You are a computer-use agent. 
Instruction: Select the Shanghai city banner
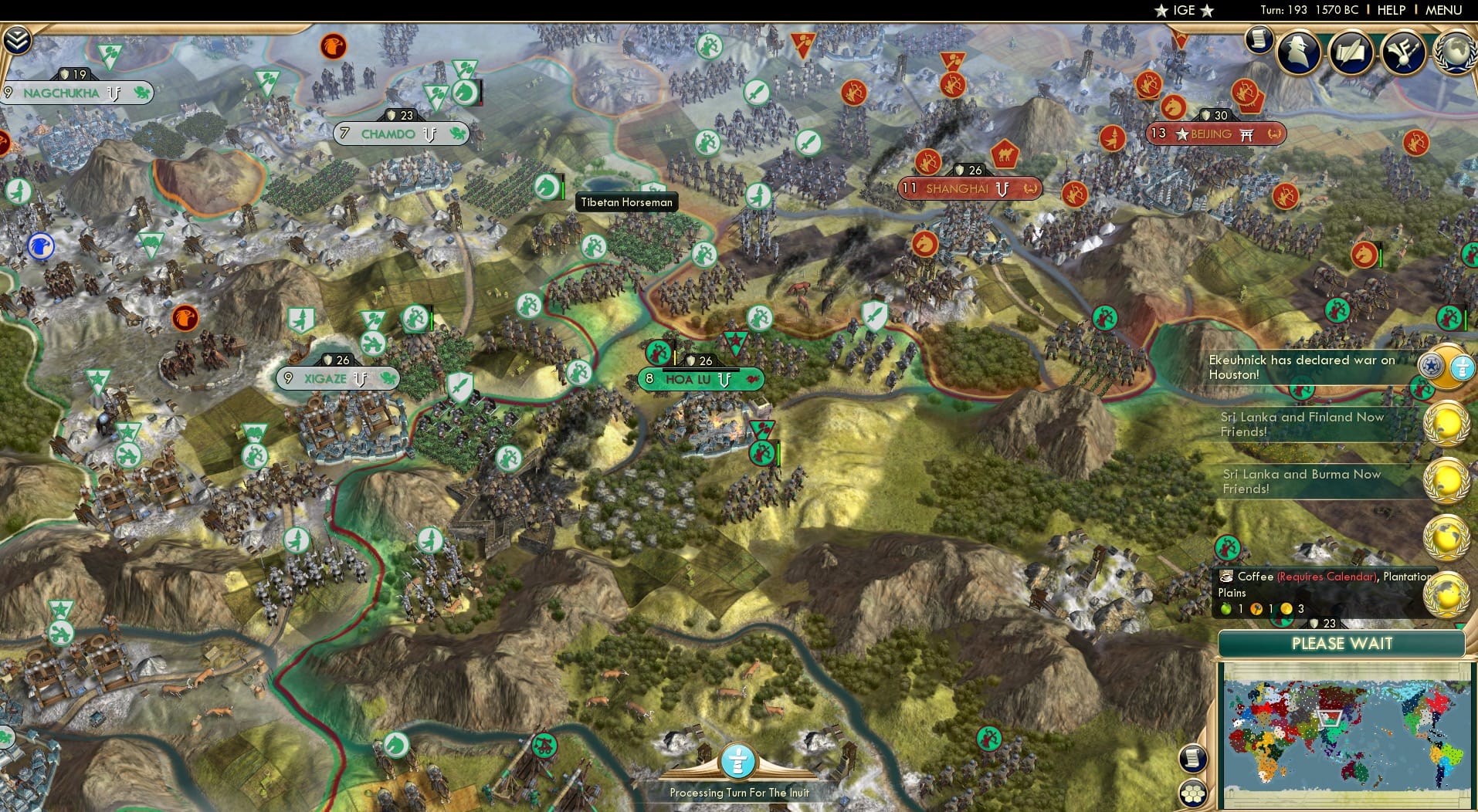click(970, 188)
